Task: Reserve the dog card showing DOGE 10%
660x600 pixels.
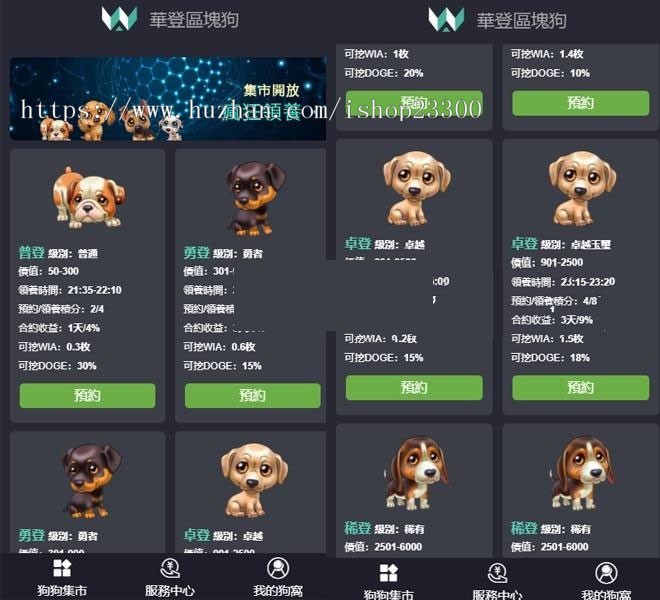Action: (x=580, y=103)
